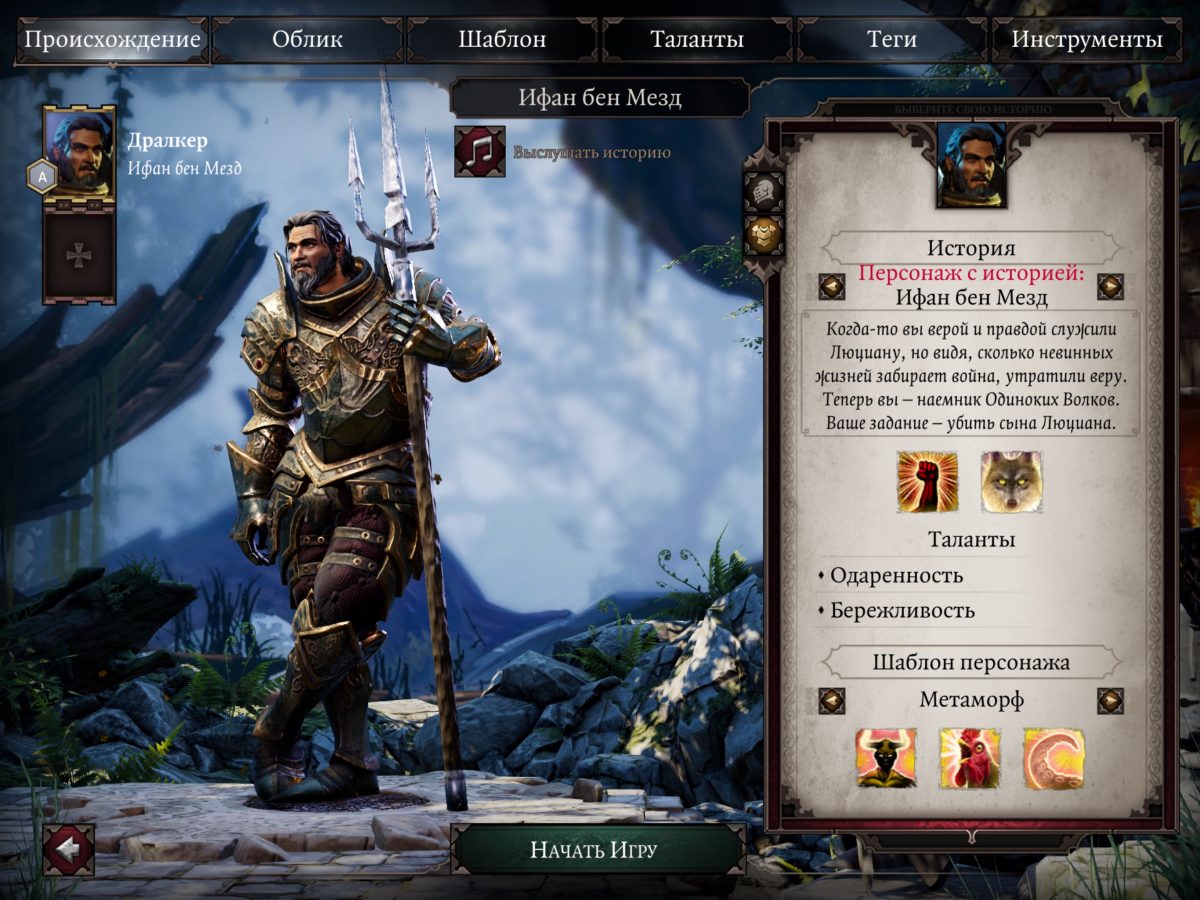The image size is (1200, 900).
Task: Inspect the tentacle skill icon
Action: pos(1054,758)
